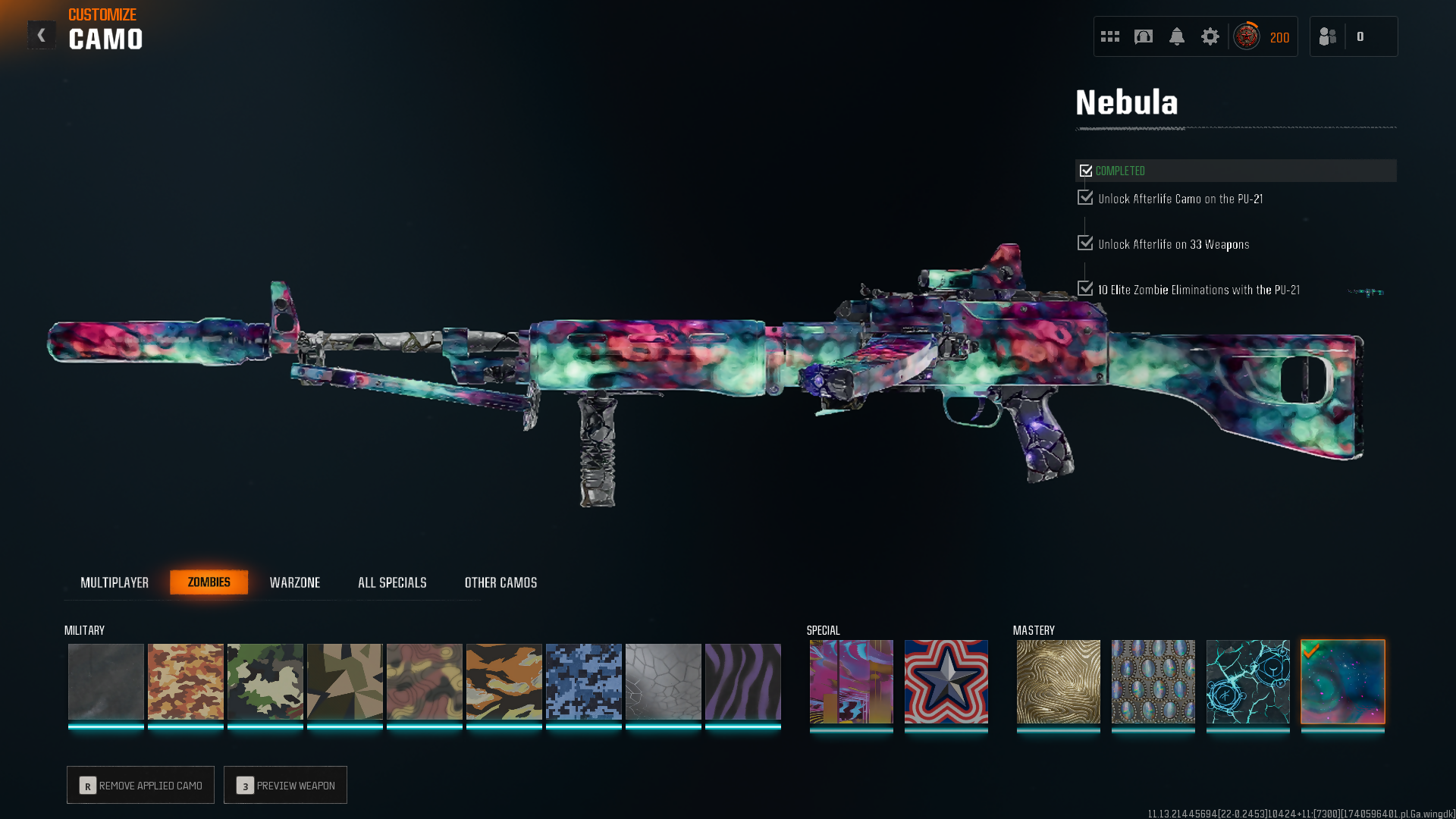
Task: Show the All Specials tab
Action: tap(392, 582)
